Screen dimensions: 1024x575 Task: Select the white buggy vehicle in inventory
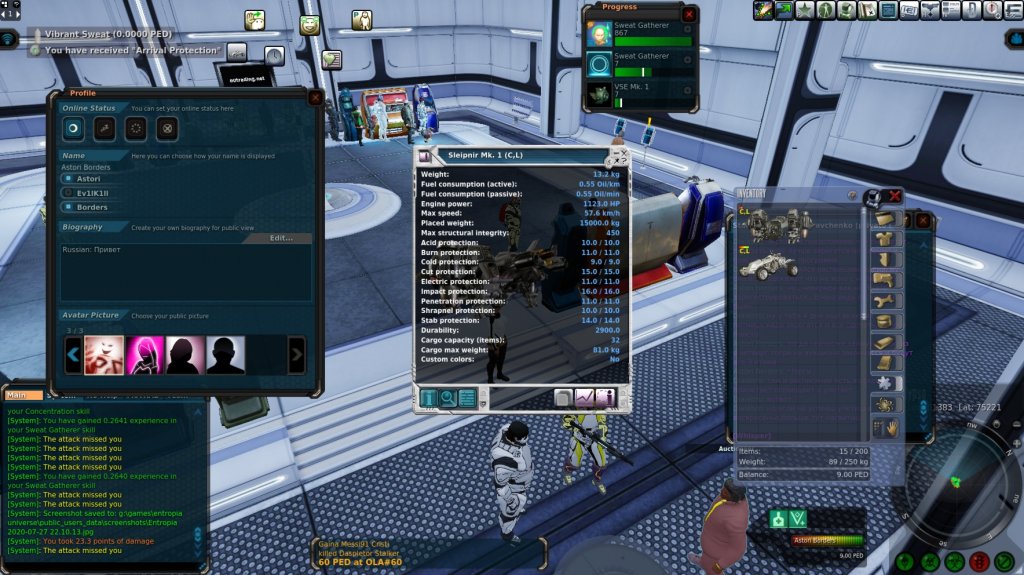(768, 265)
